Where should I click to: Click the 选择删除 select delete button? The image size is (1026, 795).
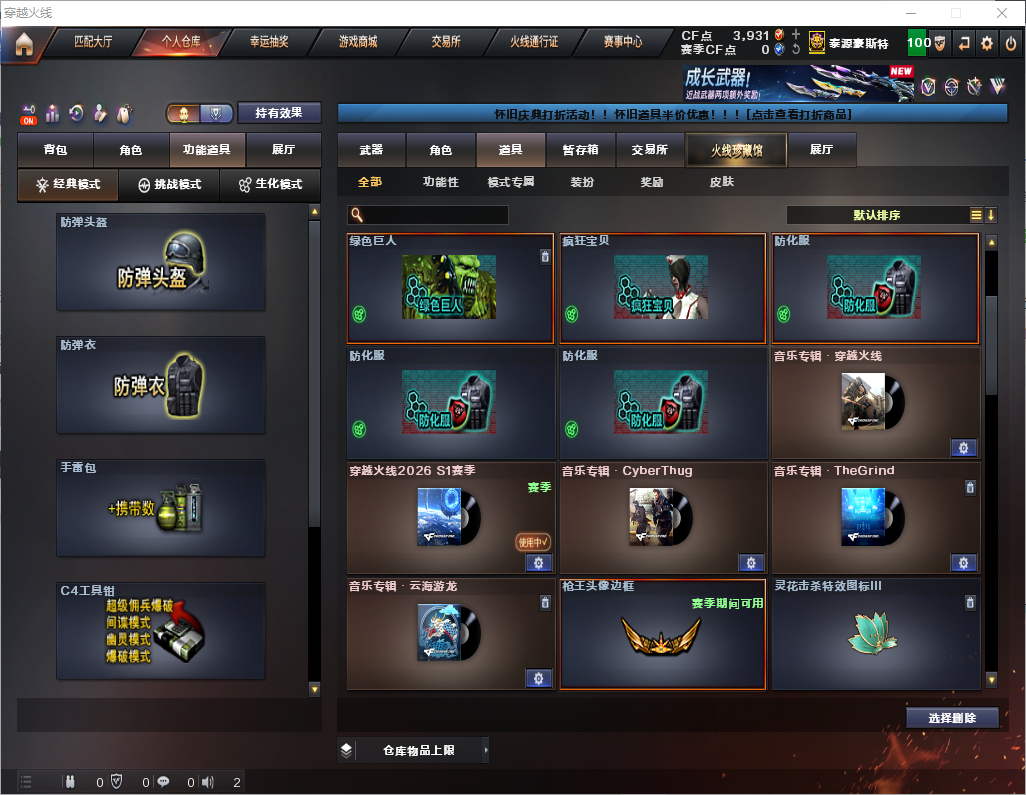point(952,718)
